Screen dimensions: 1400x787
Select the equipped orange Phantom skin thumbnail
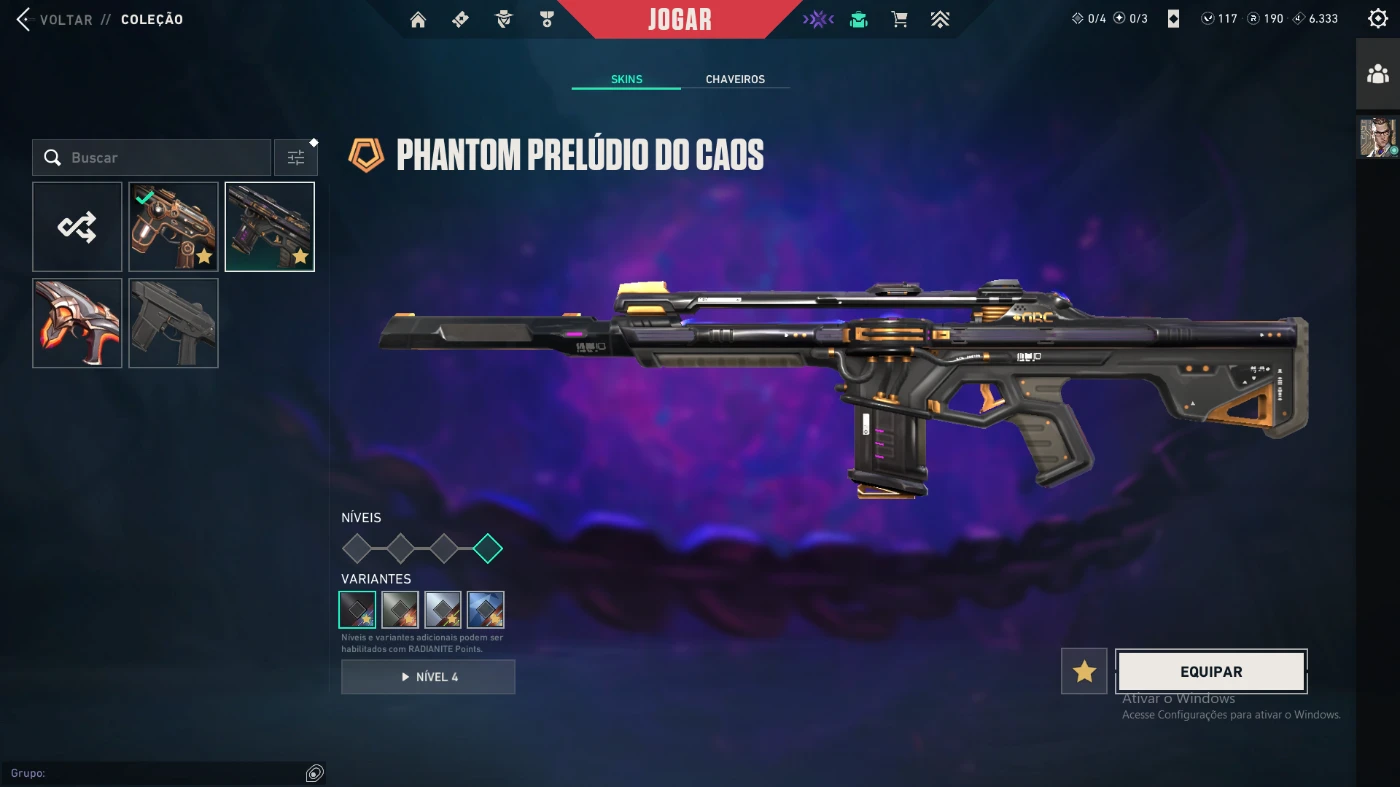coord(173,227)
